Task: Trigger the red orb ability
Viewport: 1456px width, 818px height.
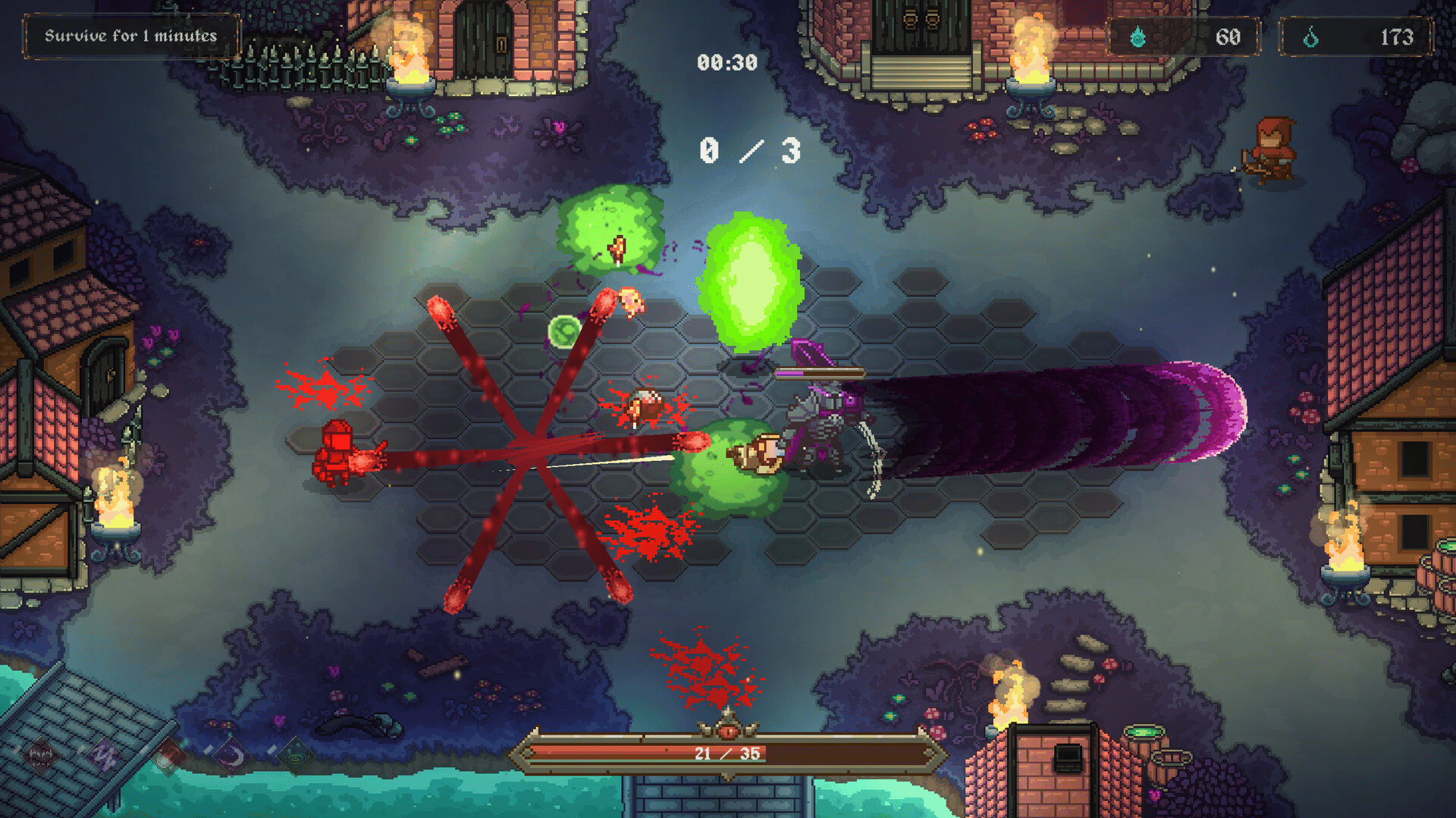Action: point(167,756)
